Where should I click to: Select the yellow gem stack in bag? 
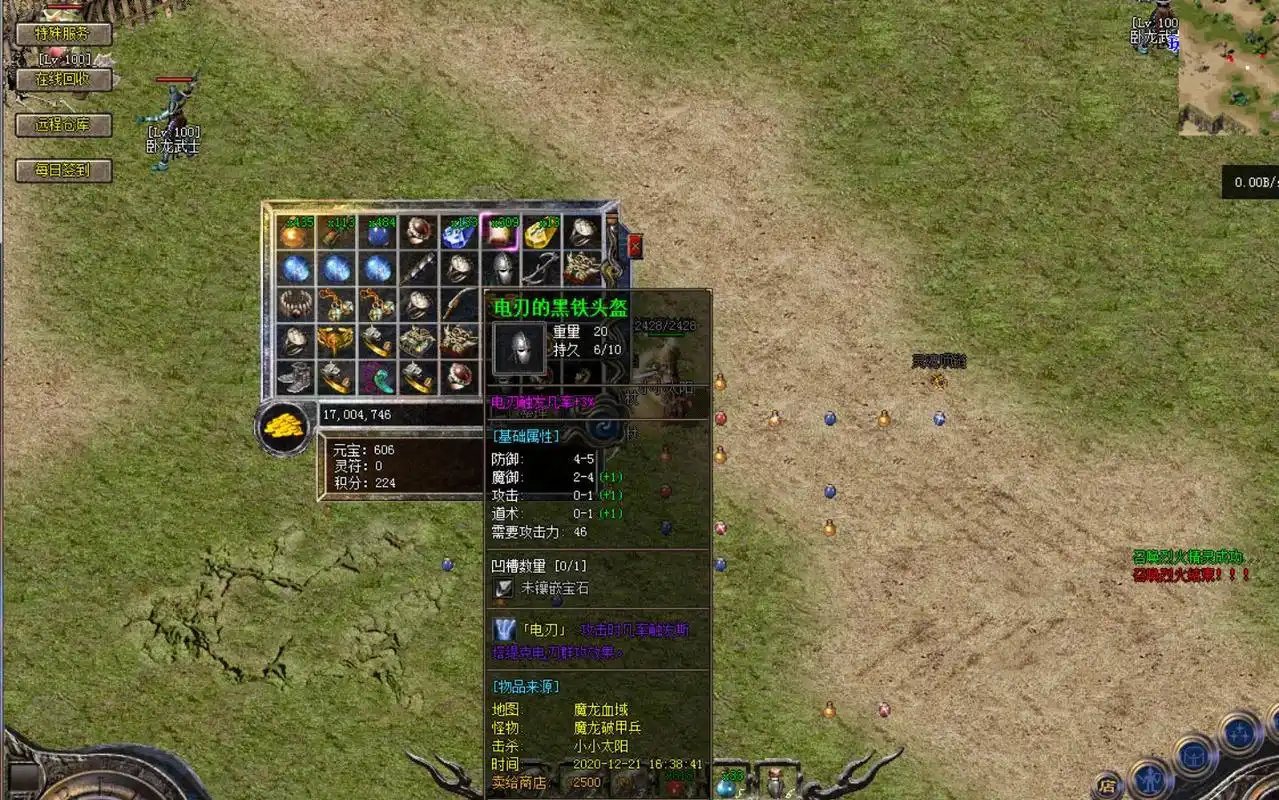542,232
